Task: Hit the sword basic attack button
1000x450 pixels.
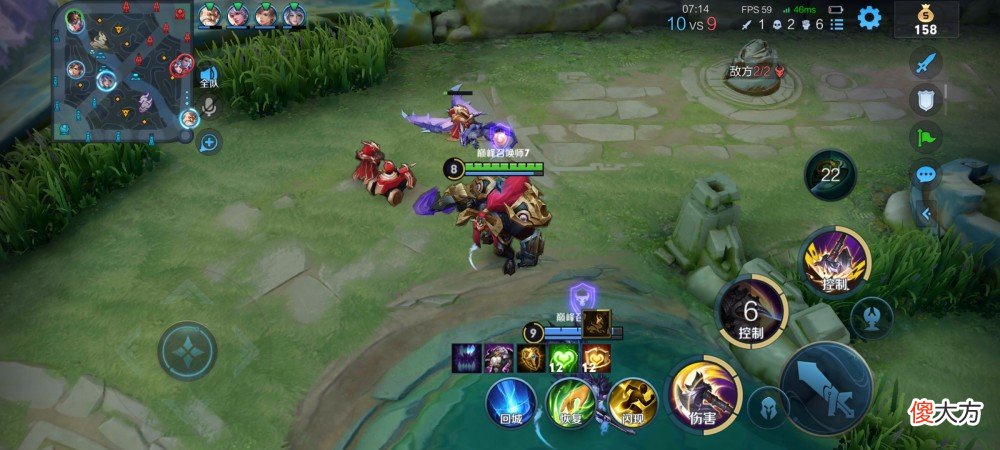Action: click(x=826, y=388)
